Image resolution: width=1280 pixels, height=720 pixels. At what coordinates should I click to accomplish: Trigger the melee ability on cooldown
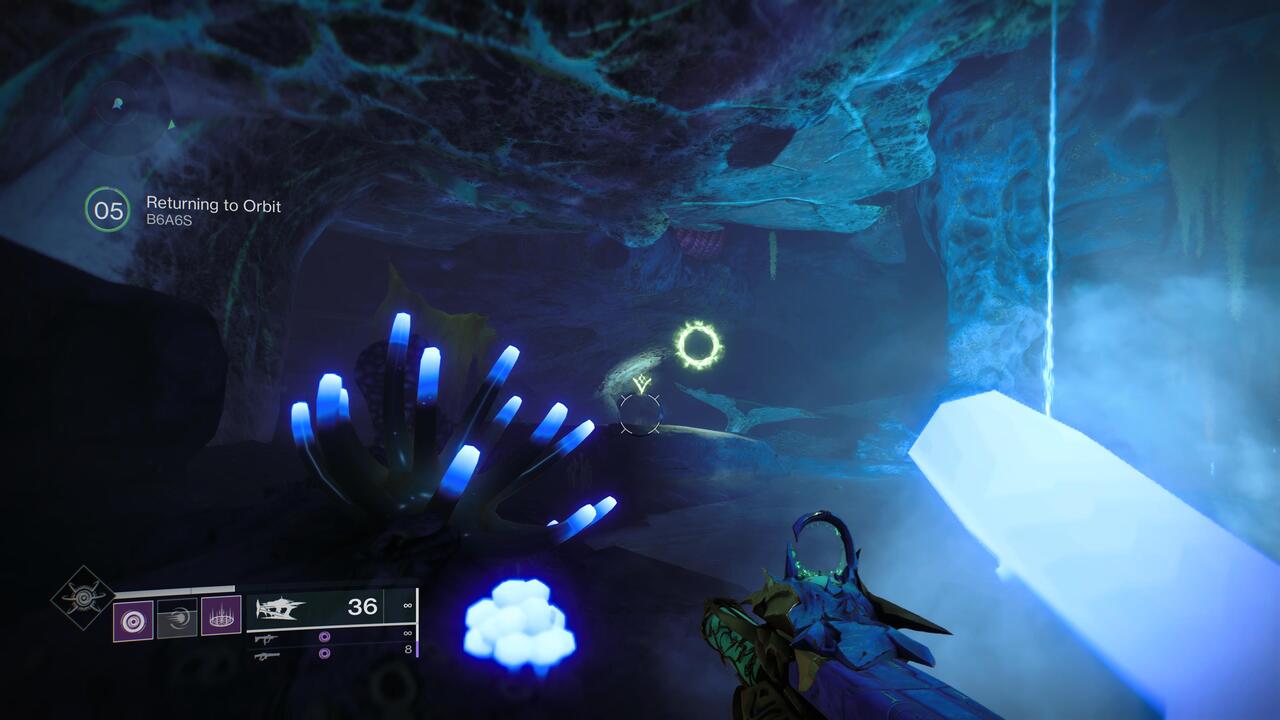[x=177, y=618]
